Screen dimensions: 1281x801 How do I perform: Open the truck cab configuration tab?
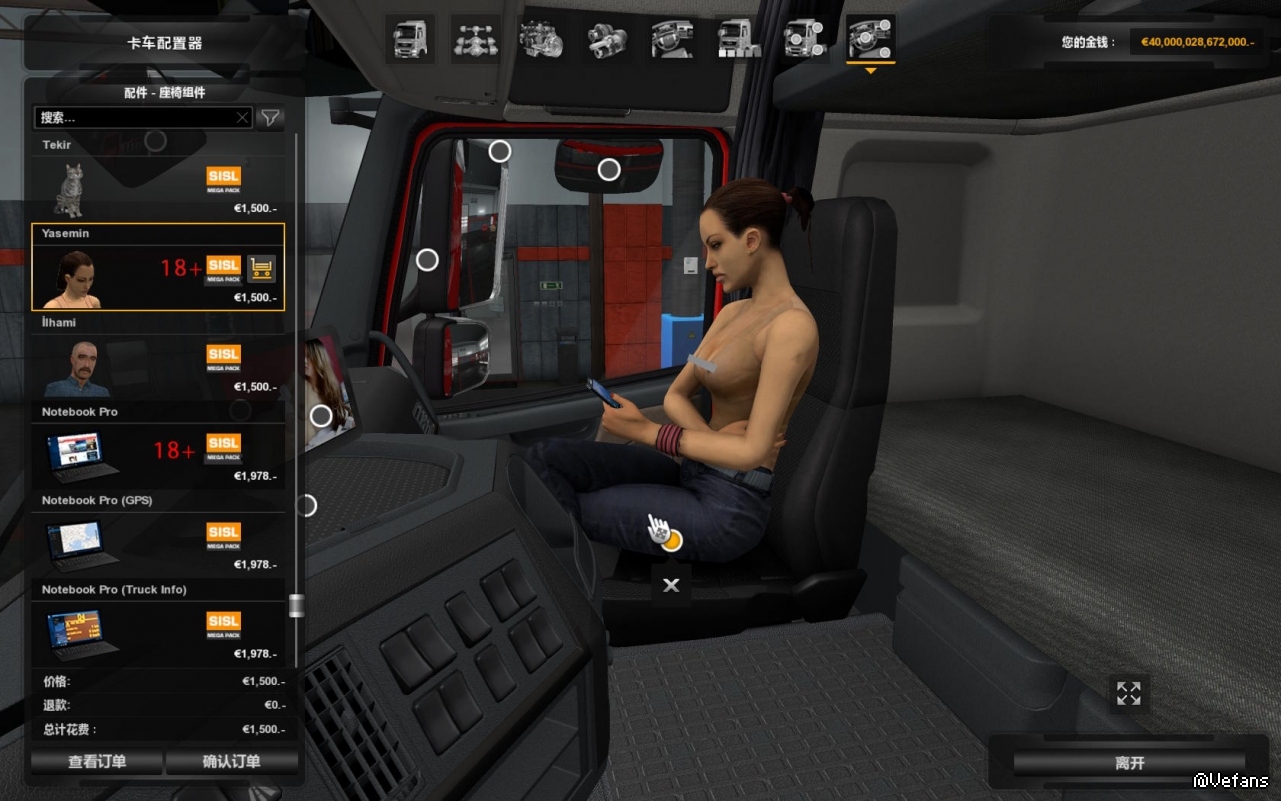coord(410,40)
